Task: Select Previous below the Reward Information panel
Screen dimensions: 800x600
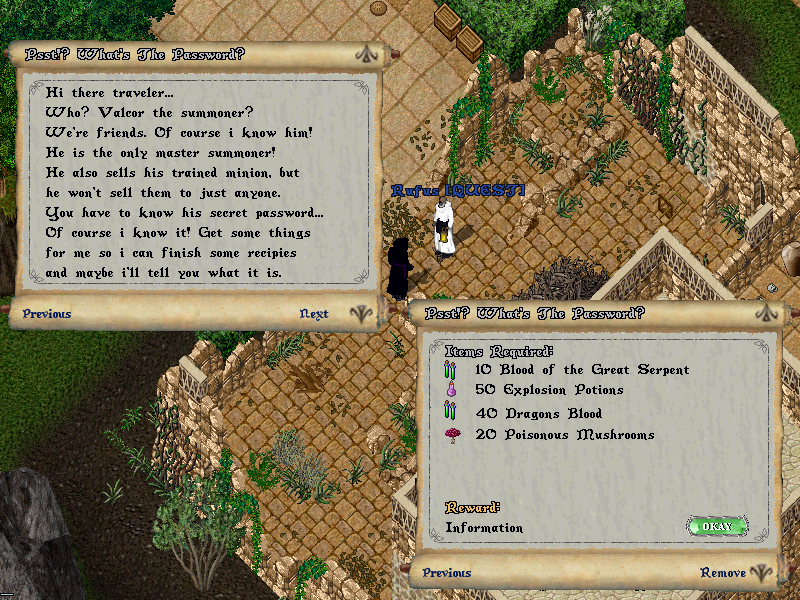Action: pyautogui.click(x=447, y=573)
